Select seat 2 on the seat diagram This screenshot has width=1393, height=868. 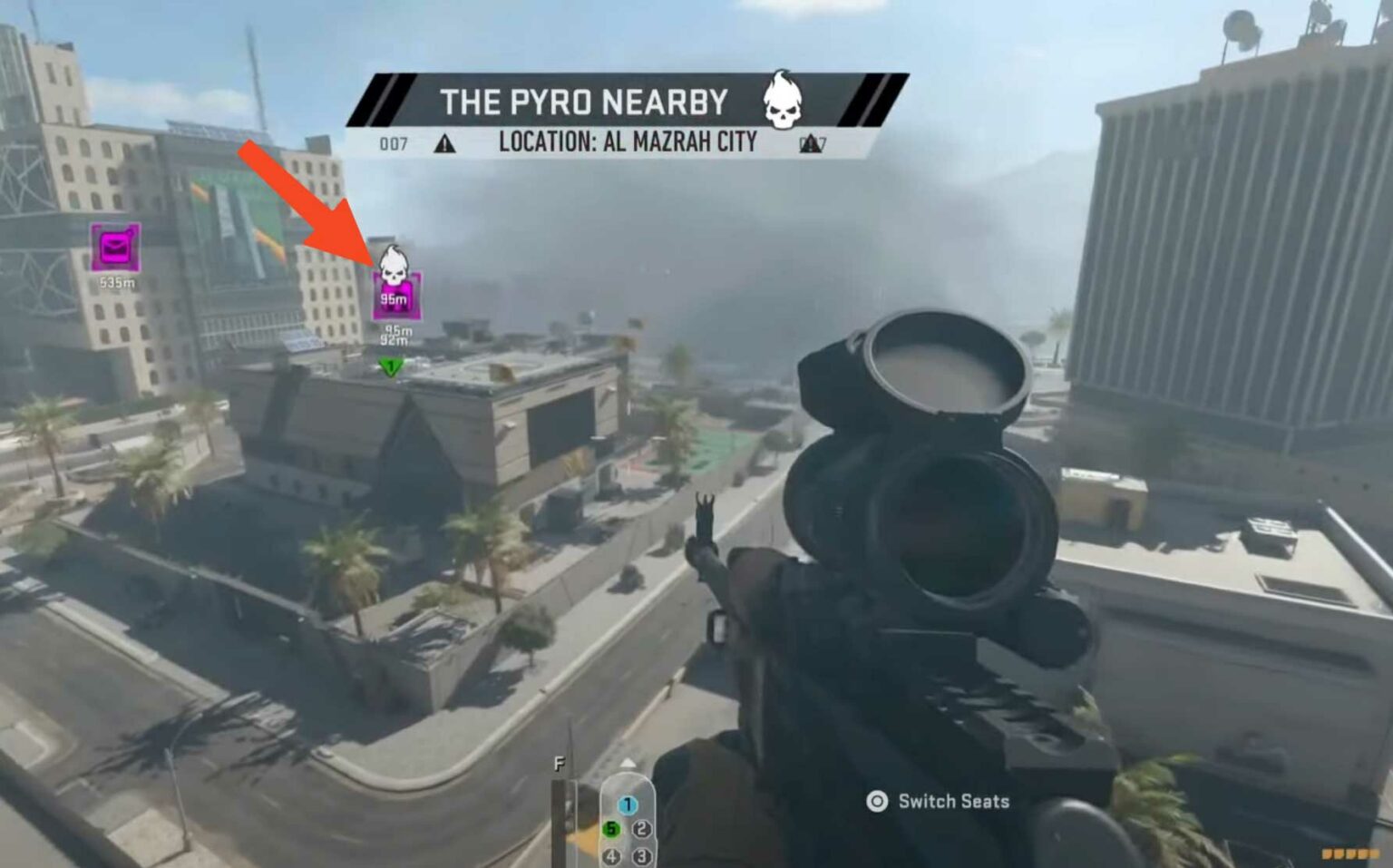tap(642, 830)
